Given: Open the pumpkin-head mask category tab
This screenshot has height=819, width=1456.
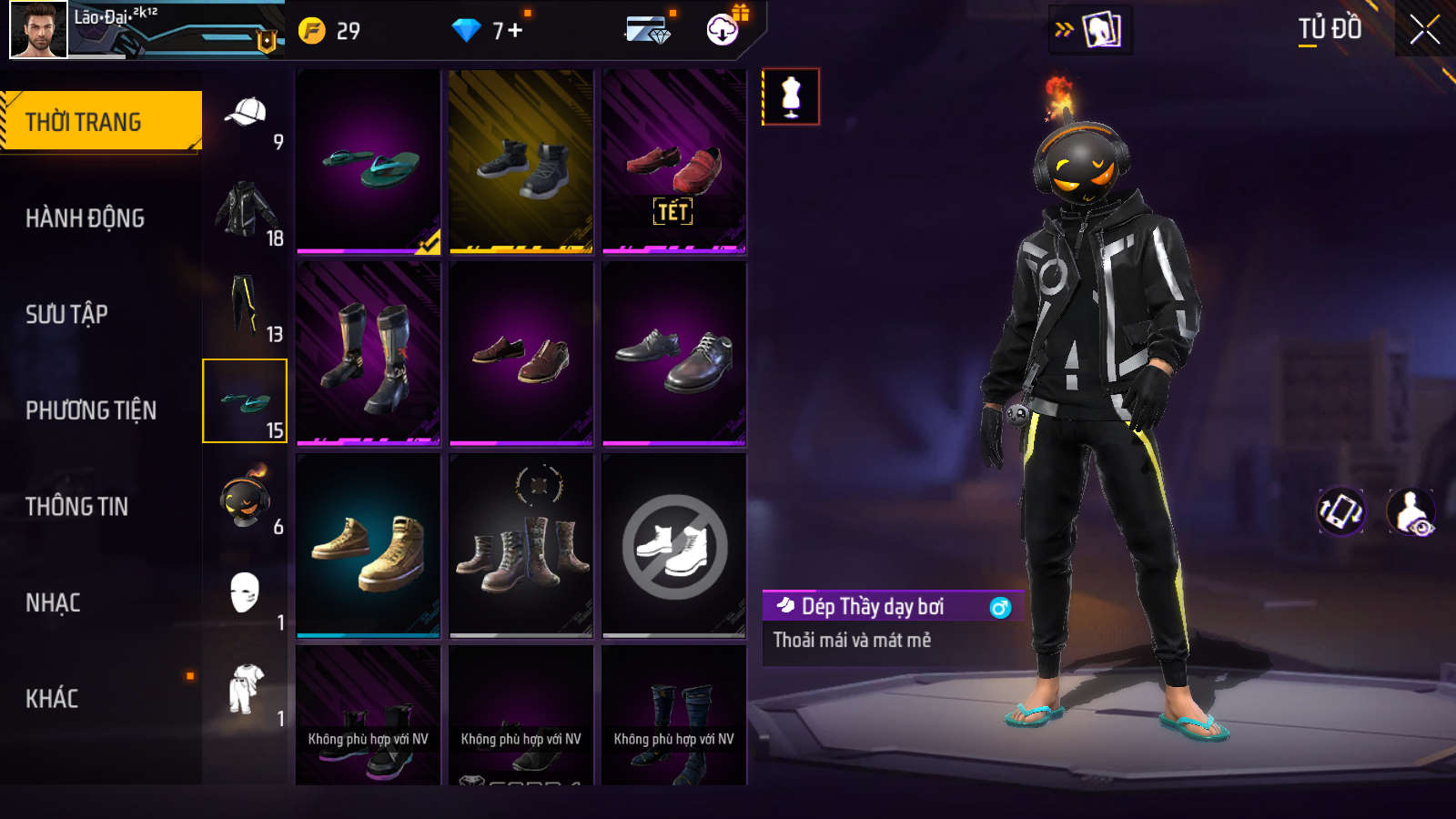Looking at the screenshot, I should (x=244, y=499).
